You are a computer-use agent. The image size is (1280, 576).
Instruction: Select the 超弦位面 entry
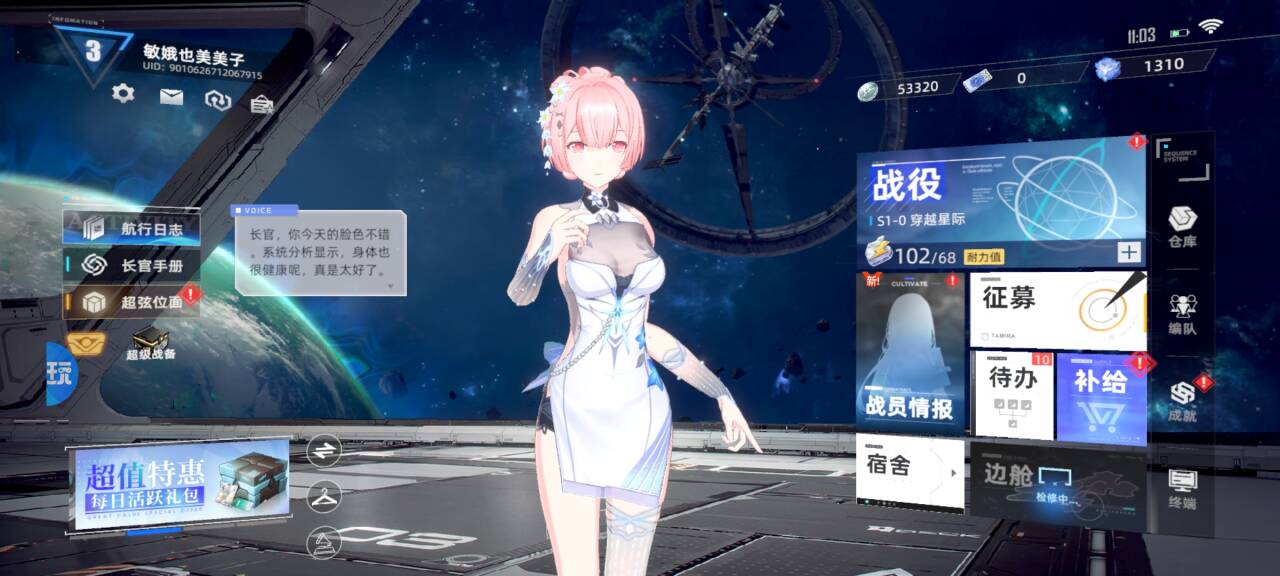(132, 301)
